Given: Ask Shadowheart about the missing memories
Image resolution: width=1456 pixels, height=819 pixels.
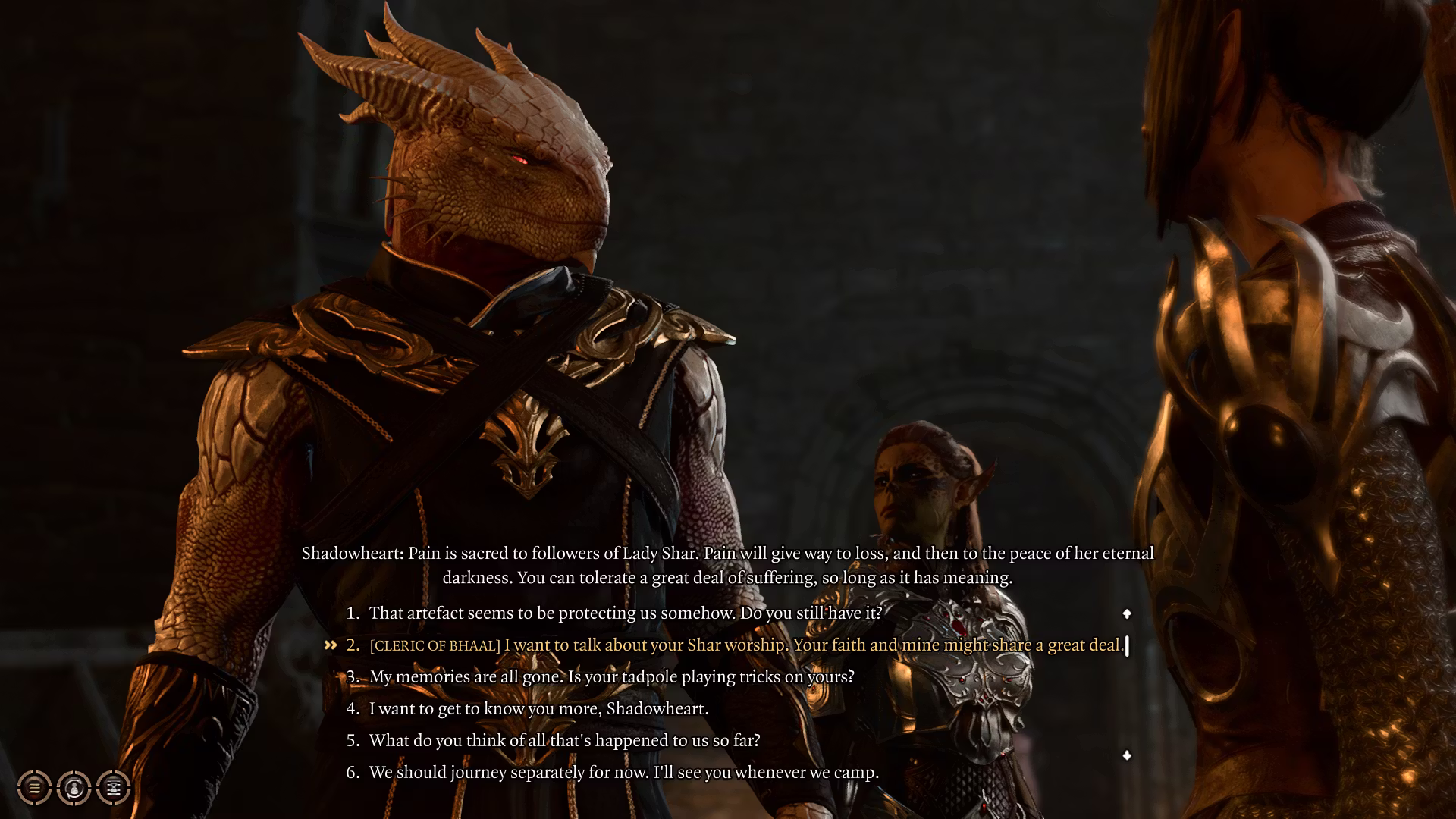Looking at the screenshot, I should 611,676.
